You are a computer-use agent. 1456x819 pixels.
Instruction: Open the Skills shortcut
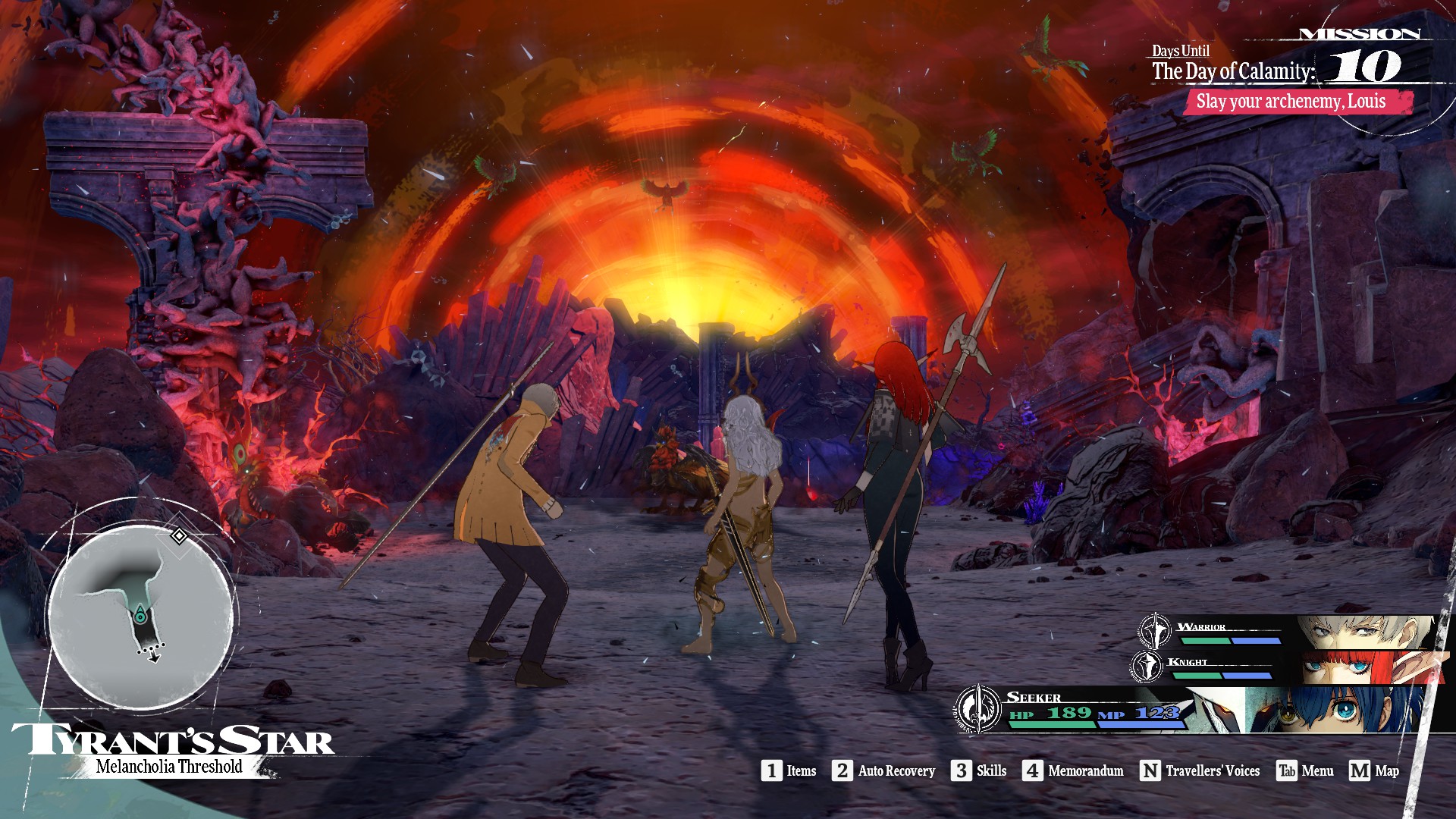(979, 771)
